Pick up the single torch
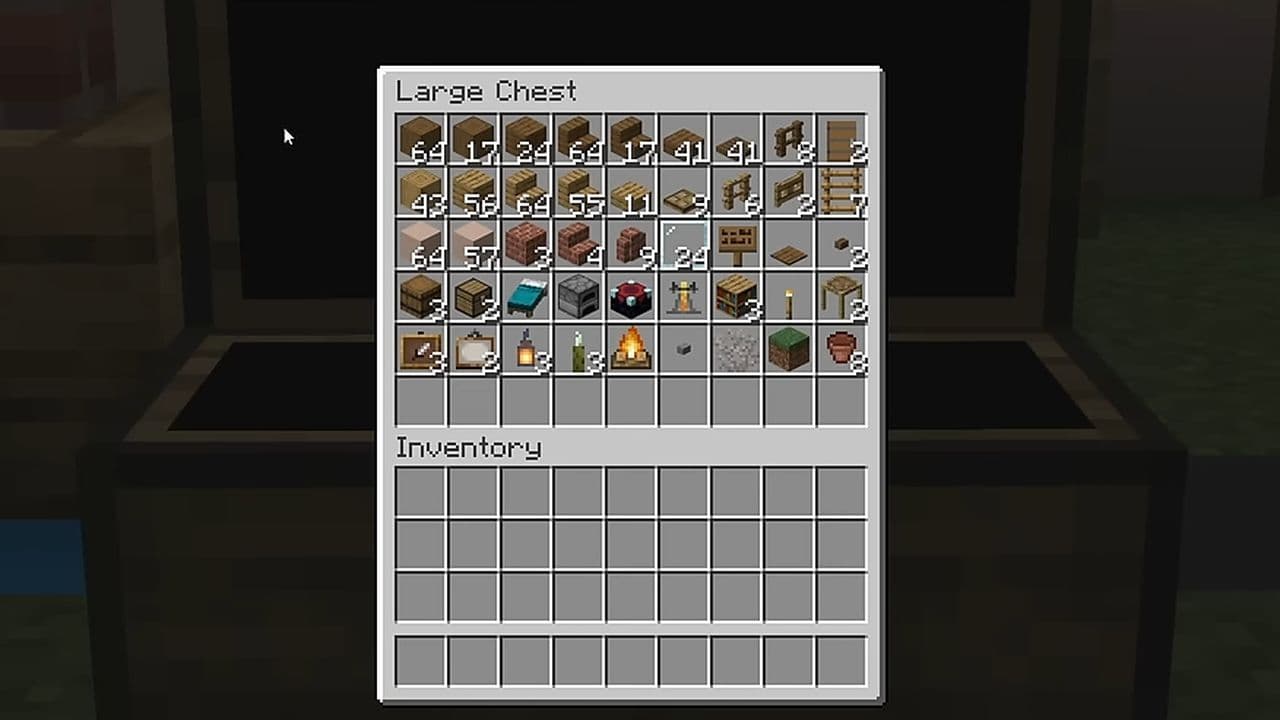1280x720 pixels. (789, 296)
